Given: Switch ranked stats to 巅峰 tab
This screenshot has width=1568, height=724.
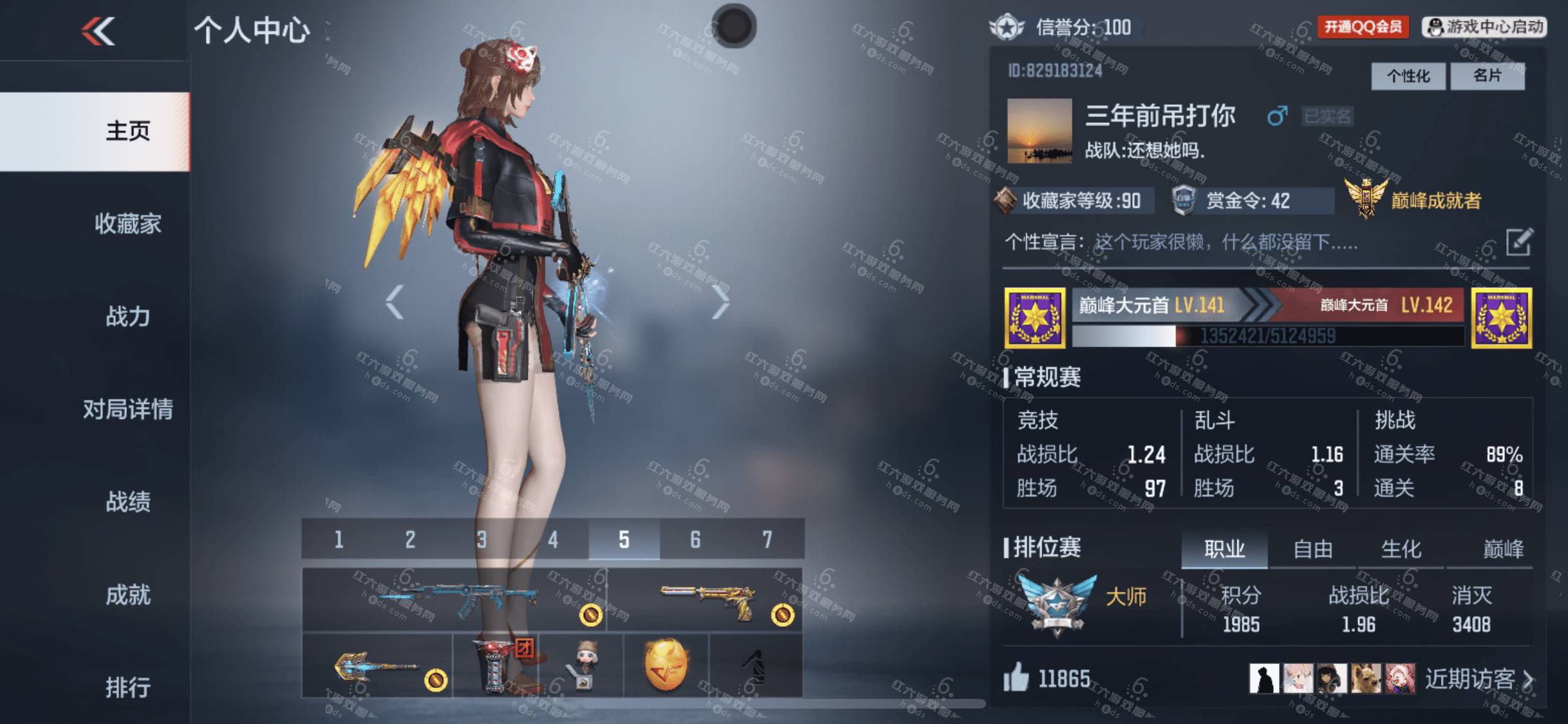Looking at the screenshot, I should [x=1503, y=550].
